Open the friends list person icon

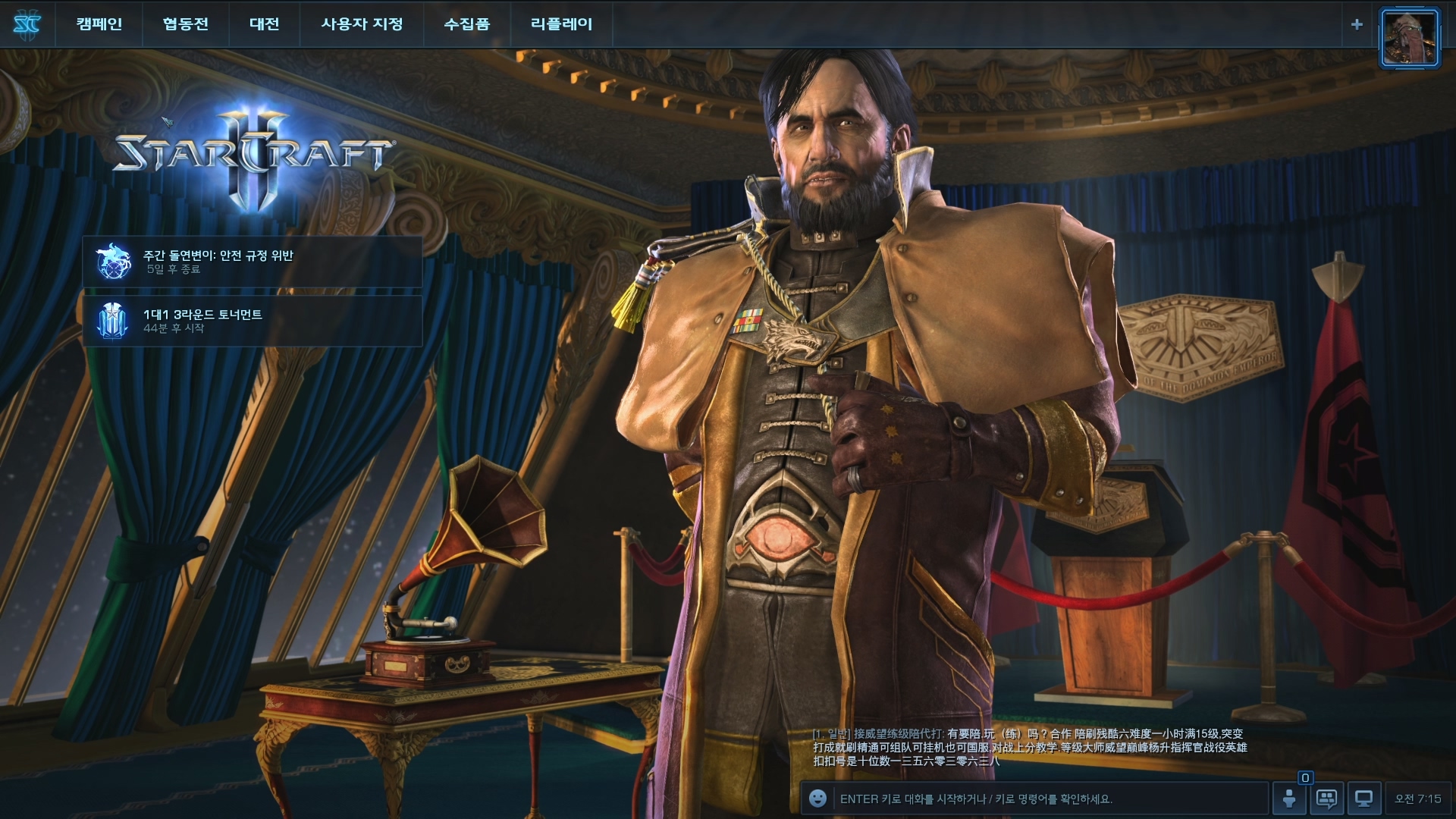tap(1289, 799)
